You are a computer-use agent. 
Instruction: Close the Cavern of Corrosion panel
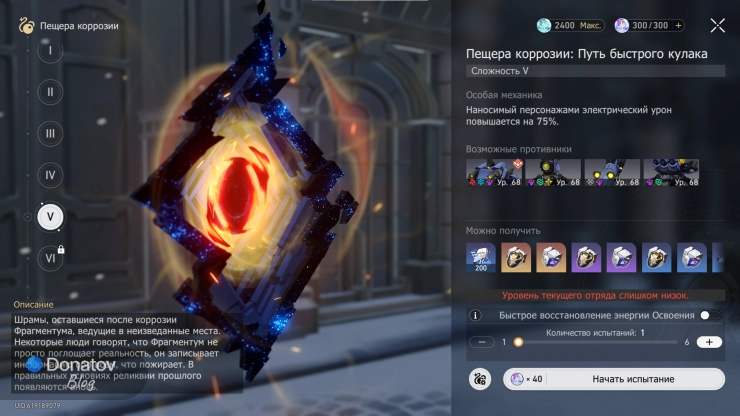717,26
